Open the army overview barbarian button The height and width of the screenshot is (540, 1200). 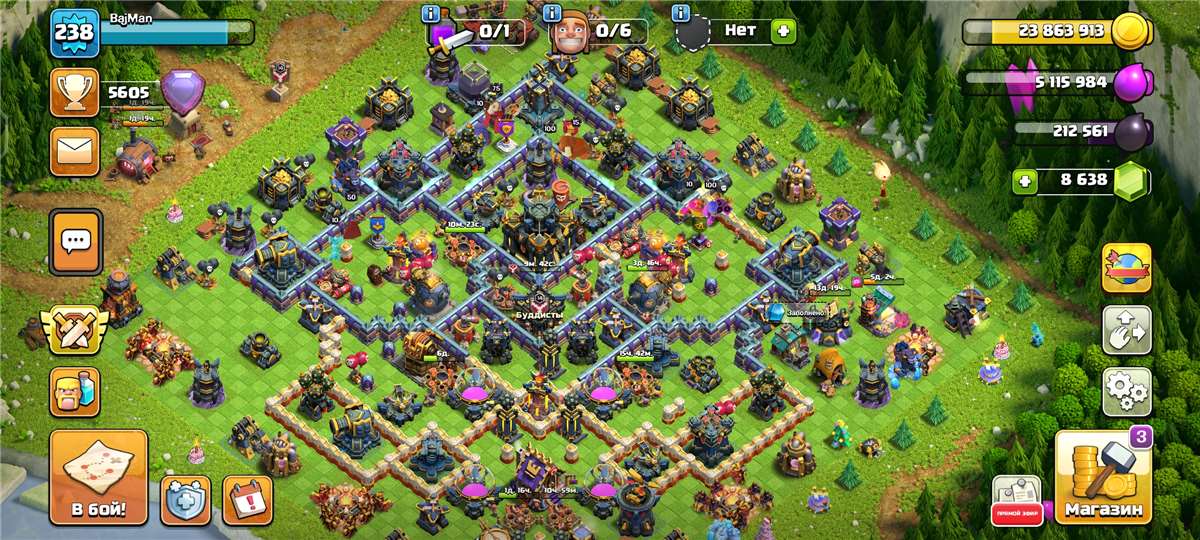75,391
